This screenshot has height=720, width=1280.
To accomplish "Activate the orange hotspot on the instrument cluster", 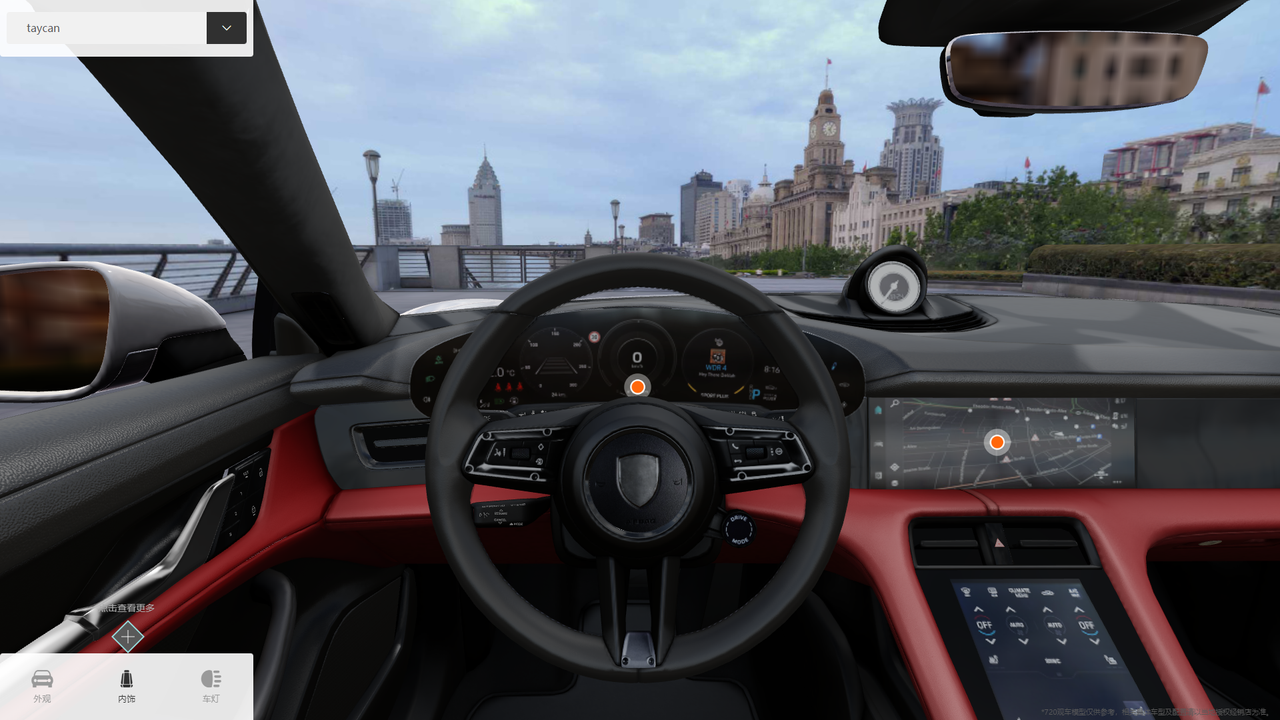I will click(x=637, y=387).
